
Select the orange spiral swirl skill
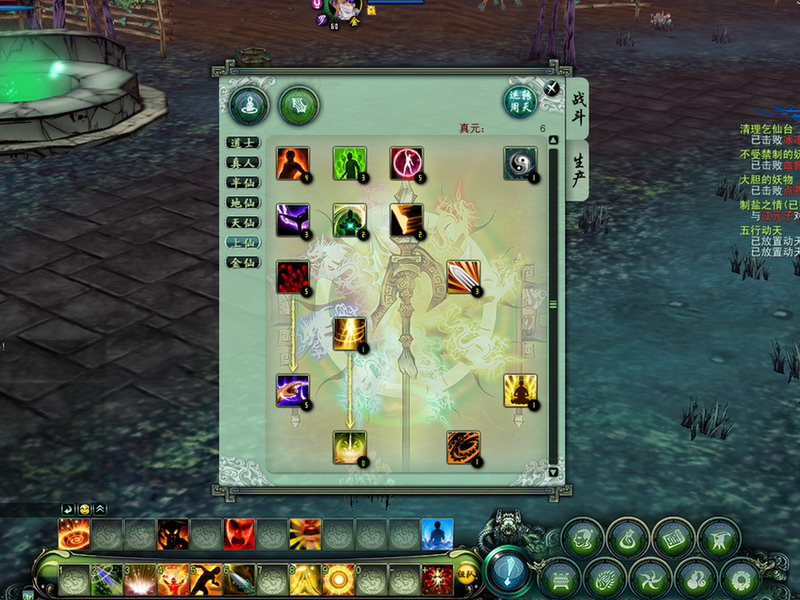point(463,448)
